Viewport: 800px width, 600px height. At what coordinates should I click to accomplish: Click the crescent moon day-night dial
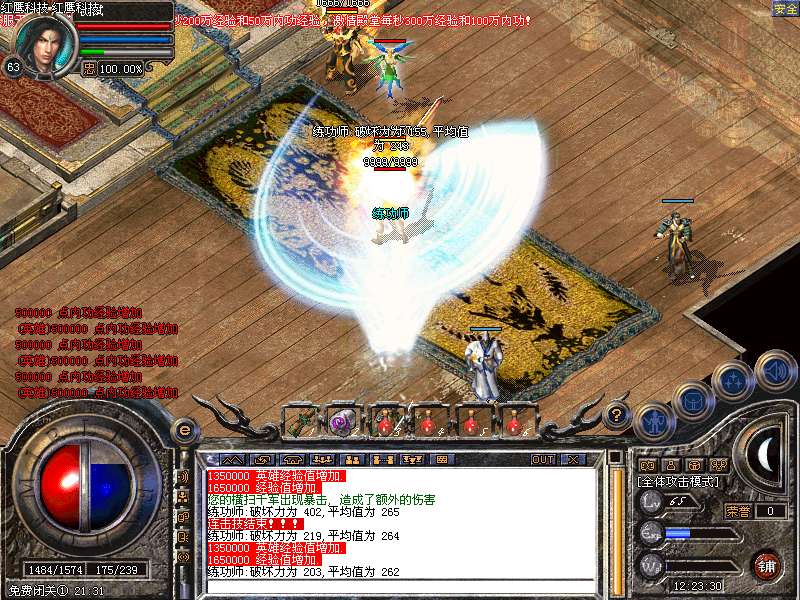(x=767, y=456)
